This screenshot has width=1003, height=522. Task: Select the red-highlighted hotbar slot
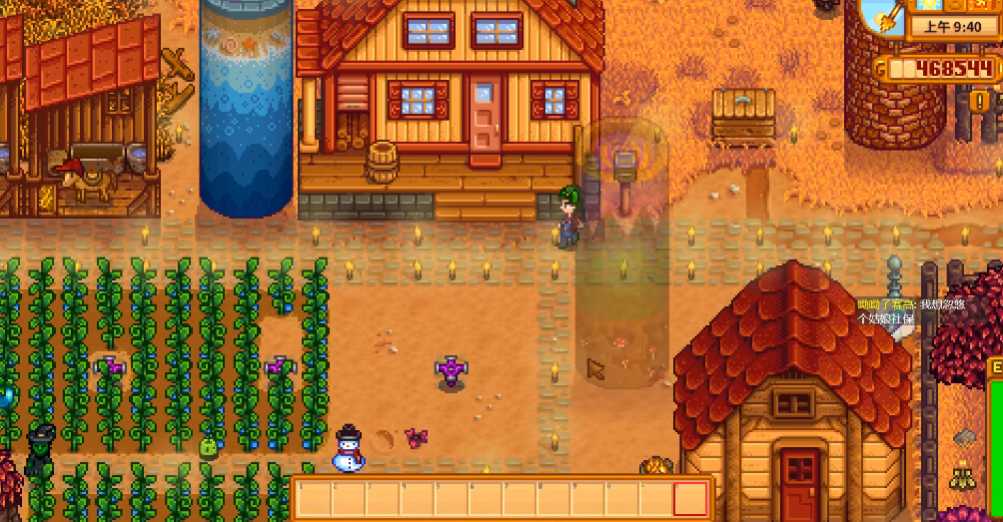pos(690,498)
